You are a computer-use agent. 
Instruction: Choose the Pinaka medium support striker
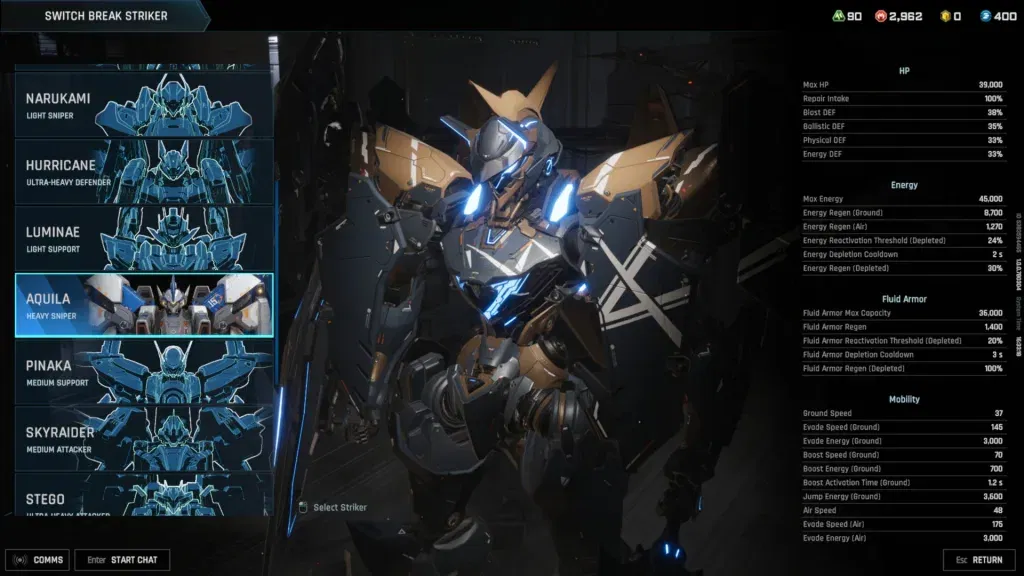[143, 371]
